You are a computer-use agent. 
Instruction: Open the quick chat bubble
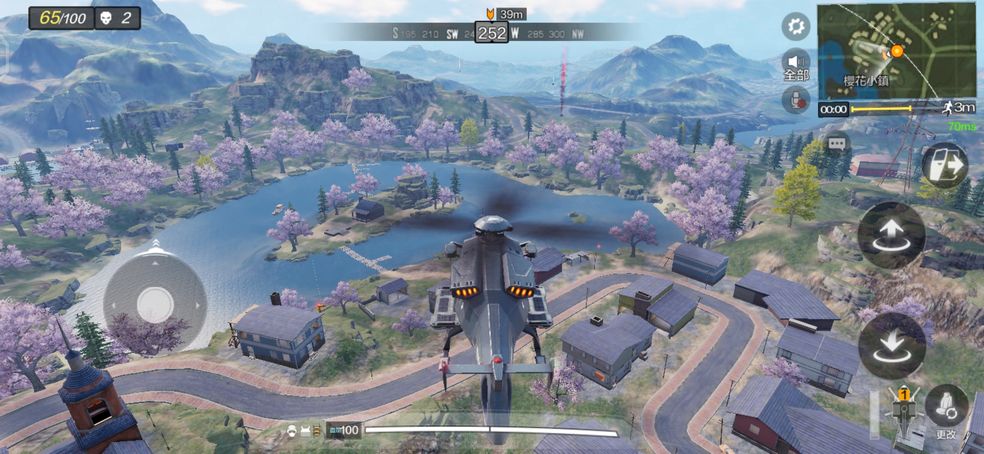coord(836,142)
